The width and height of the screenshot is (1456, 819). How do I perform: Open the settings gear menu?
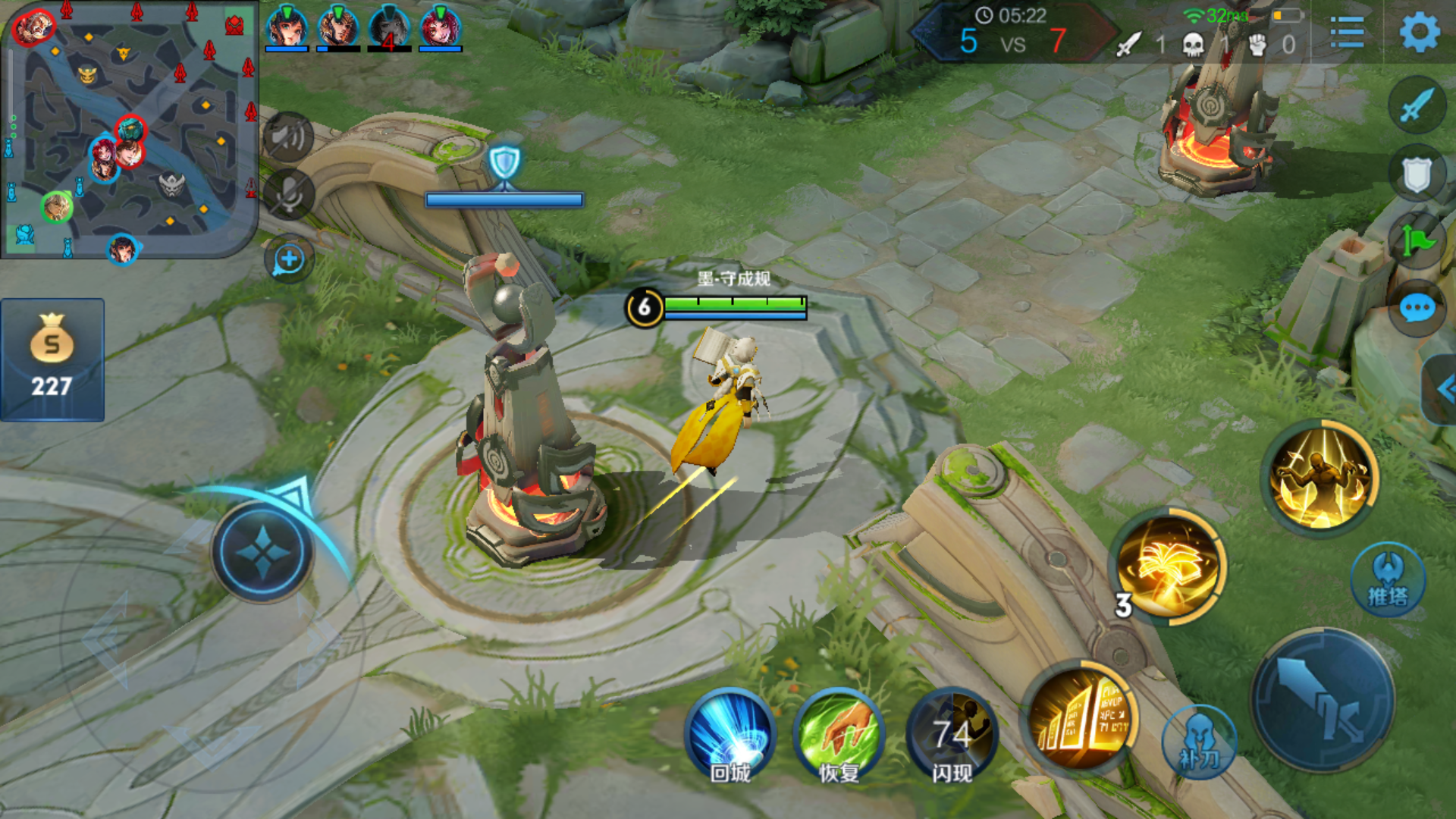pos(1419,33)
